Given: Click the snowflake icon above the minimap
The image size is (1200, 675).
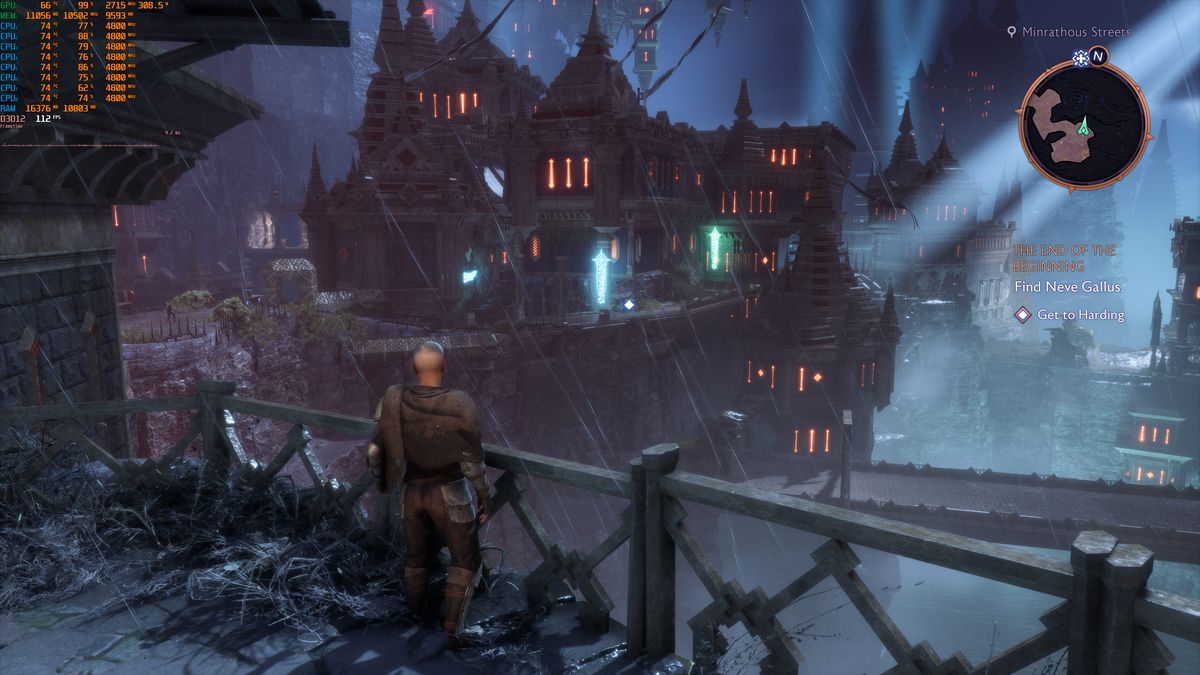Looking at the screenshot, I should tap(1079, 57).
